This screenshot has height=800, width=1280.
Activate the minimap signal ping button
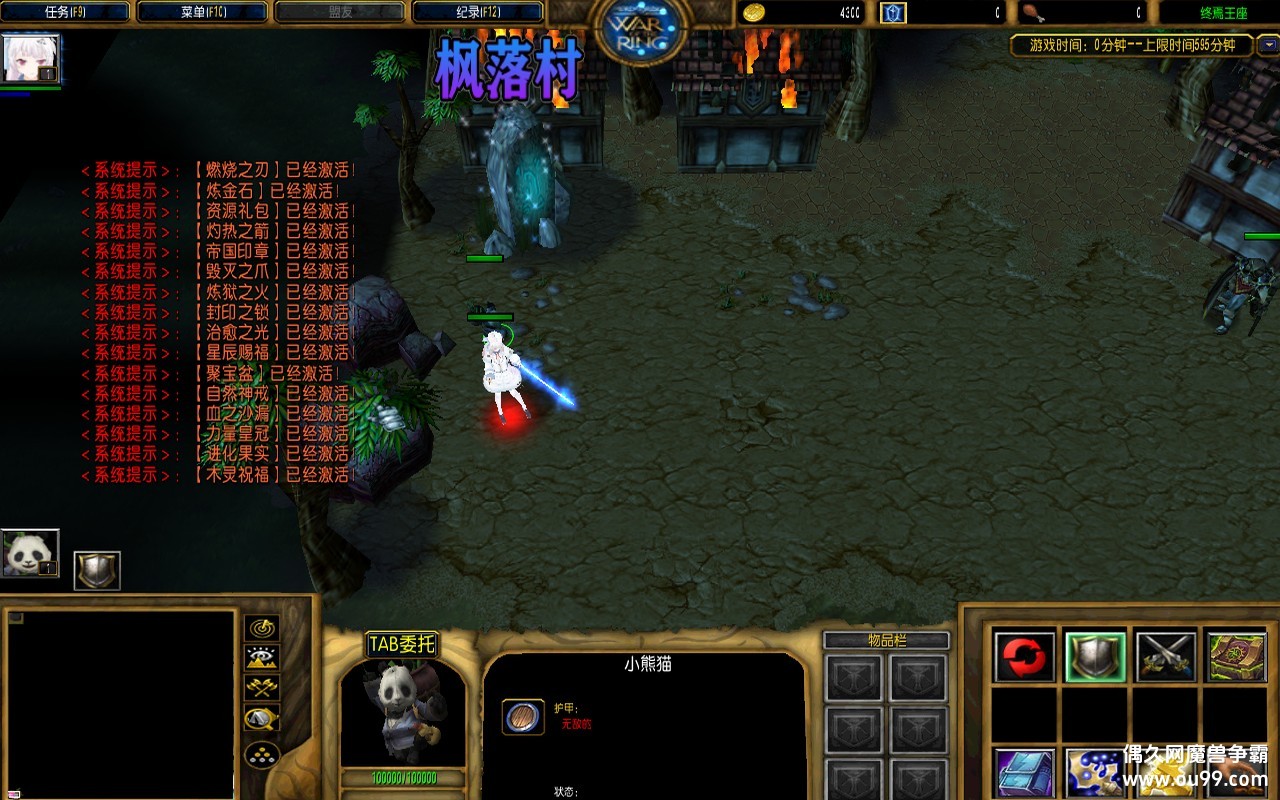(261, 628)
